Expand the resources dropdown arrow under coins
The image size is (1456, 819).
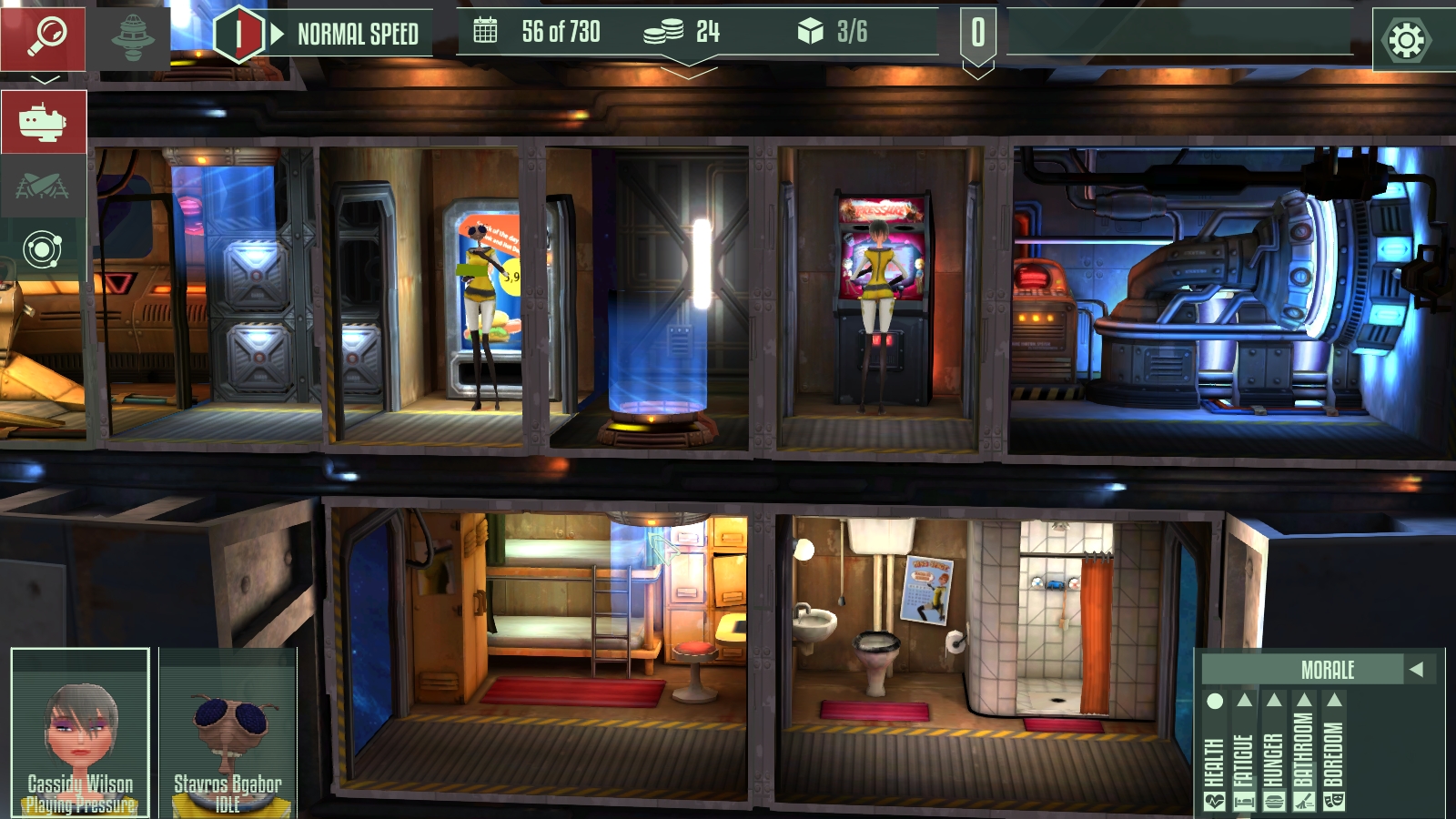tap(689, 70)
